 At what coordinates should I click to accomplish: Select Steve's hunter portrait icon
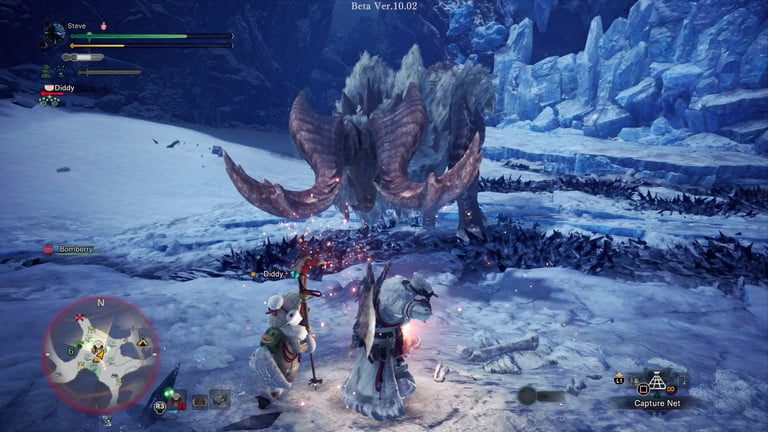[x=52, y=35]
